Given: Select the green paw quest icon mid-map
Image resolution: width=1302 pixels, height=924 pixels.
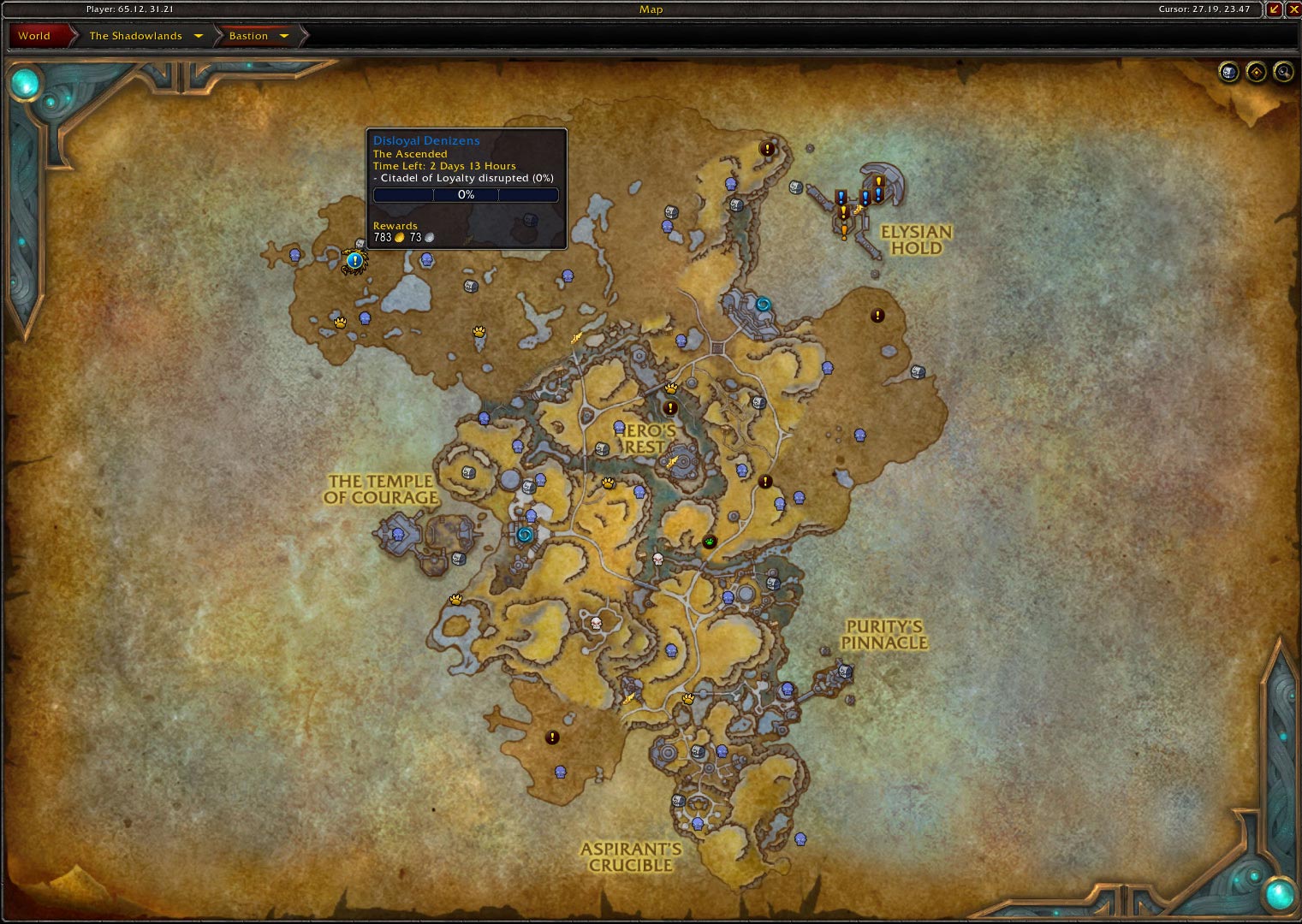Looking at the screenshot, I should [x=709, y=541].
